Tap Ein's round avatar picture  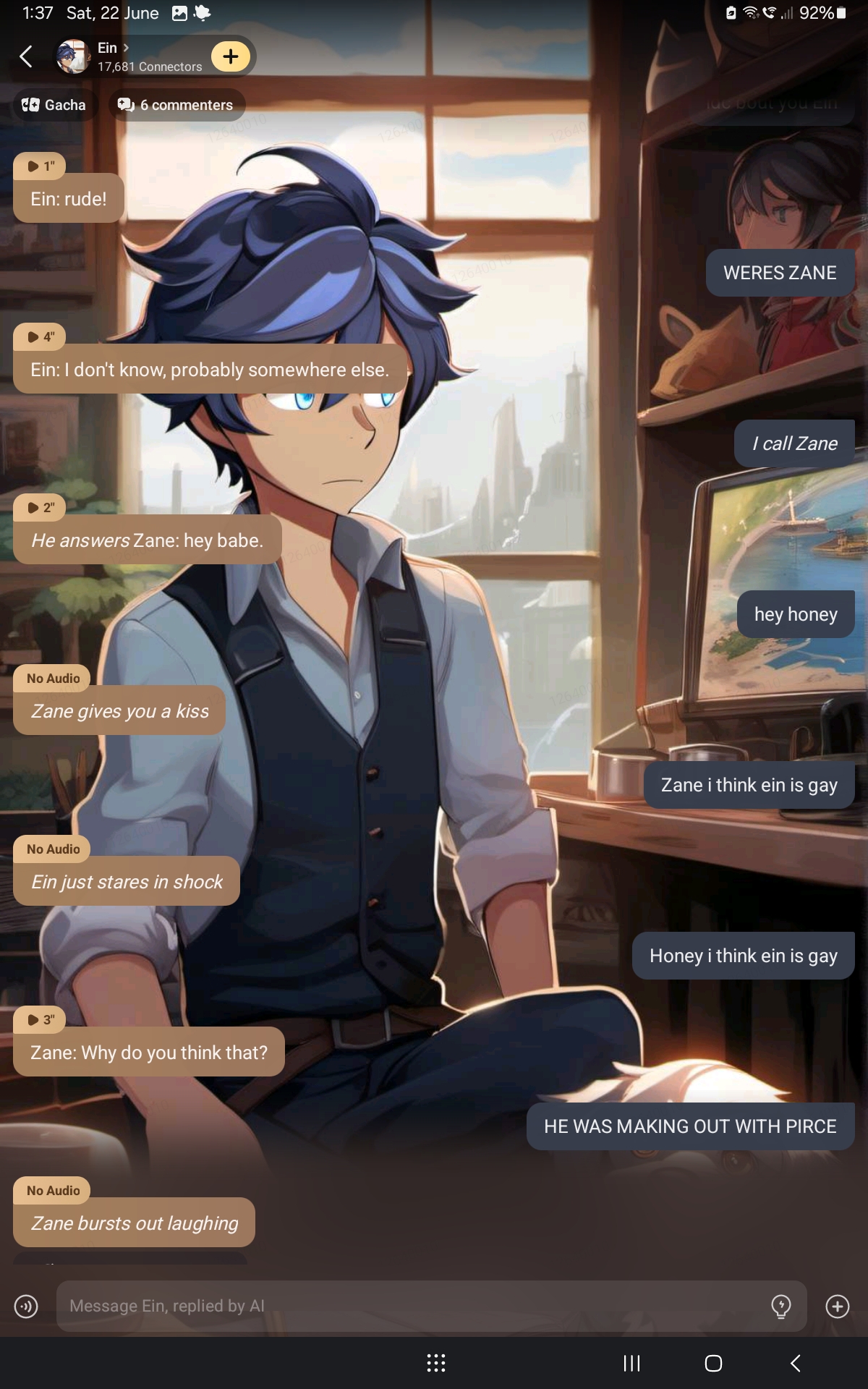tap(73, 56)
